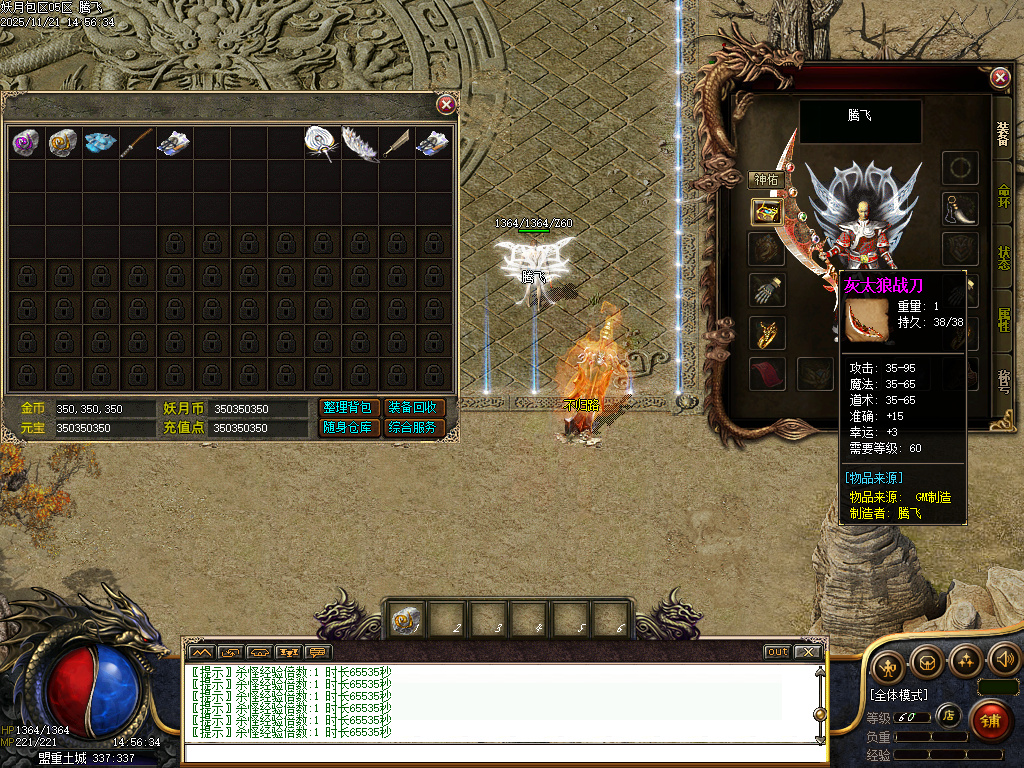
Task: Switch to the 属性 attributes tab
Action: click(1003, 319)
